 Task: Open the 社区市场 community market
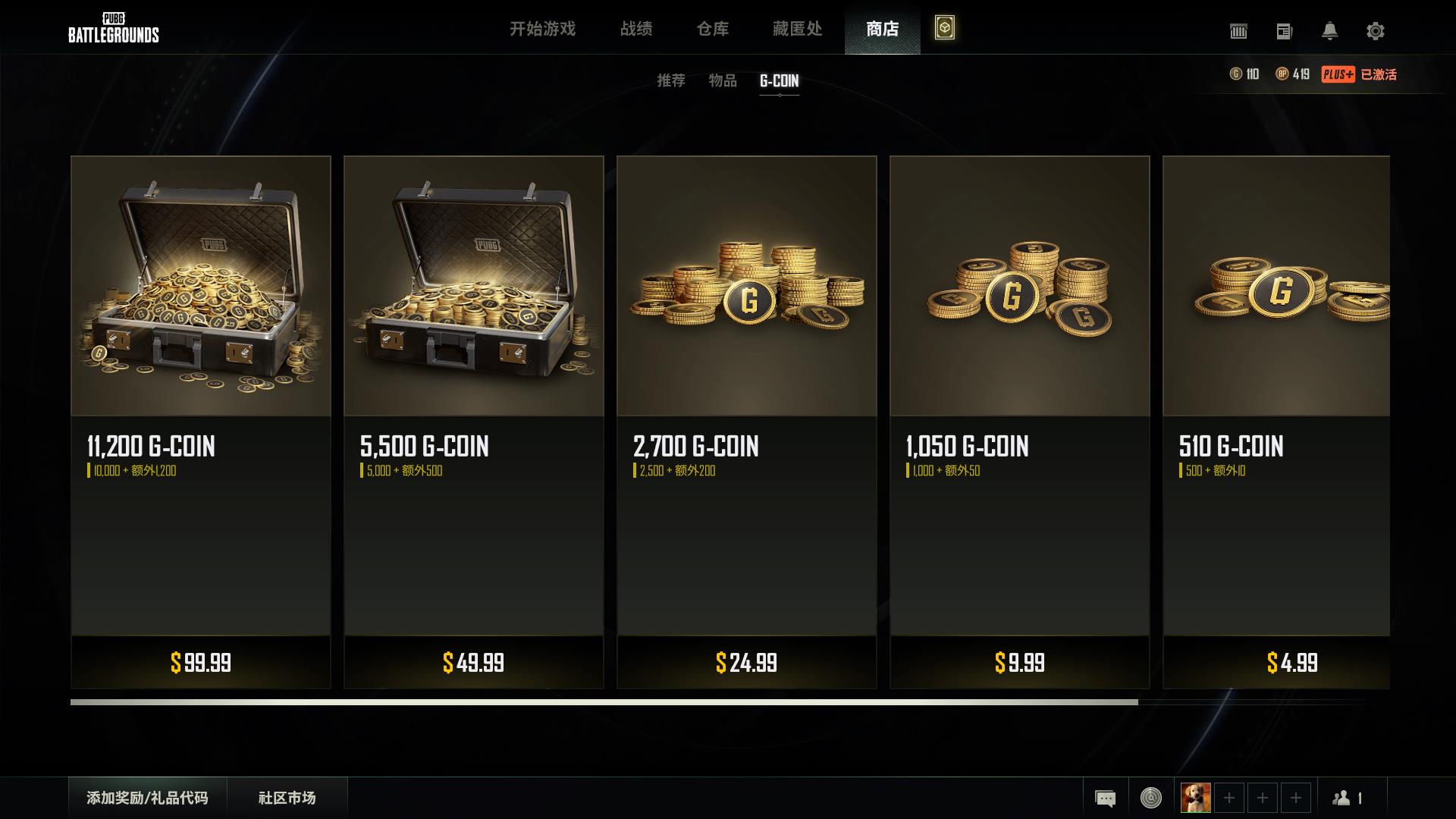pyautogui.click(x=287, y=798)
